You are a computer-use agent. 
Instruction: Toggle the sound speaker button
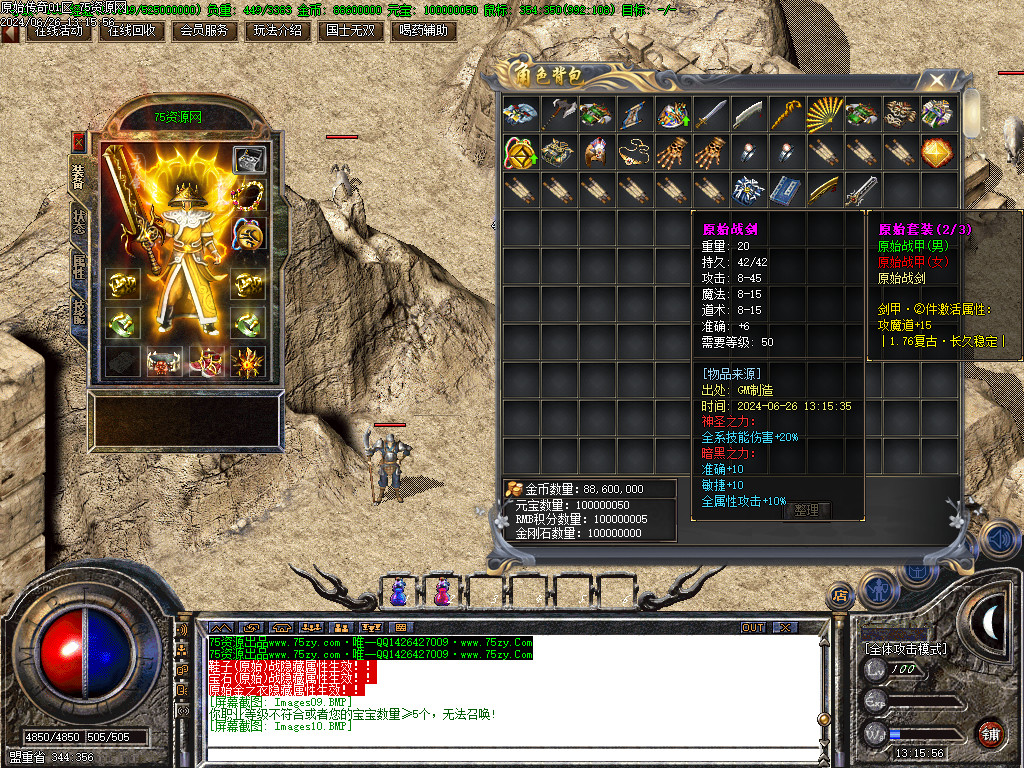tap(996, 540)
